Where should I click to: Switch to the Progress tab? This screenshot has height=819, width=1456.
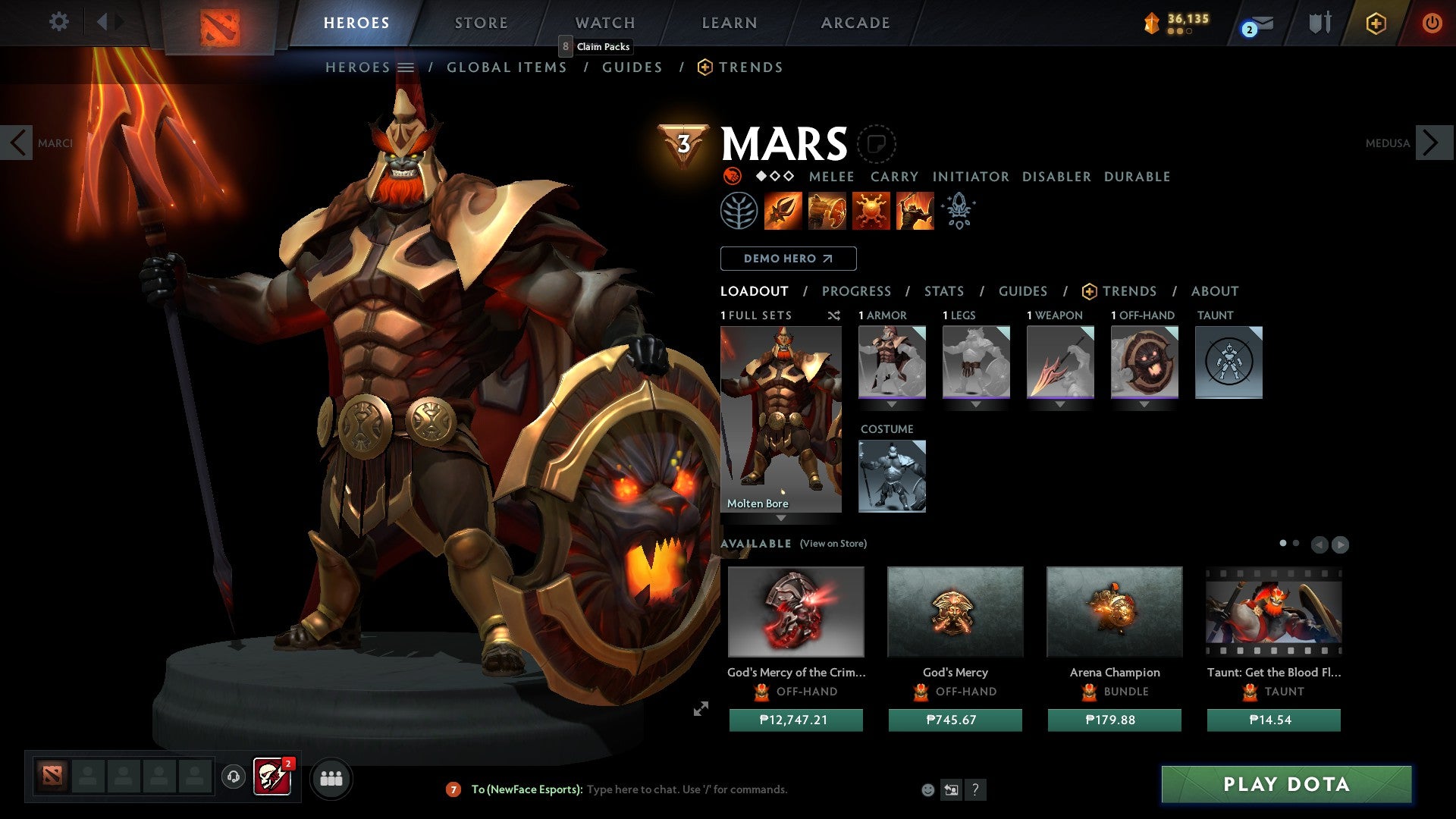coord(857,290)
